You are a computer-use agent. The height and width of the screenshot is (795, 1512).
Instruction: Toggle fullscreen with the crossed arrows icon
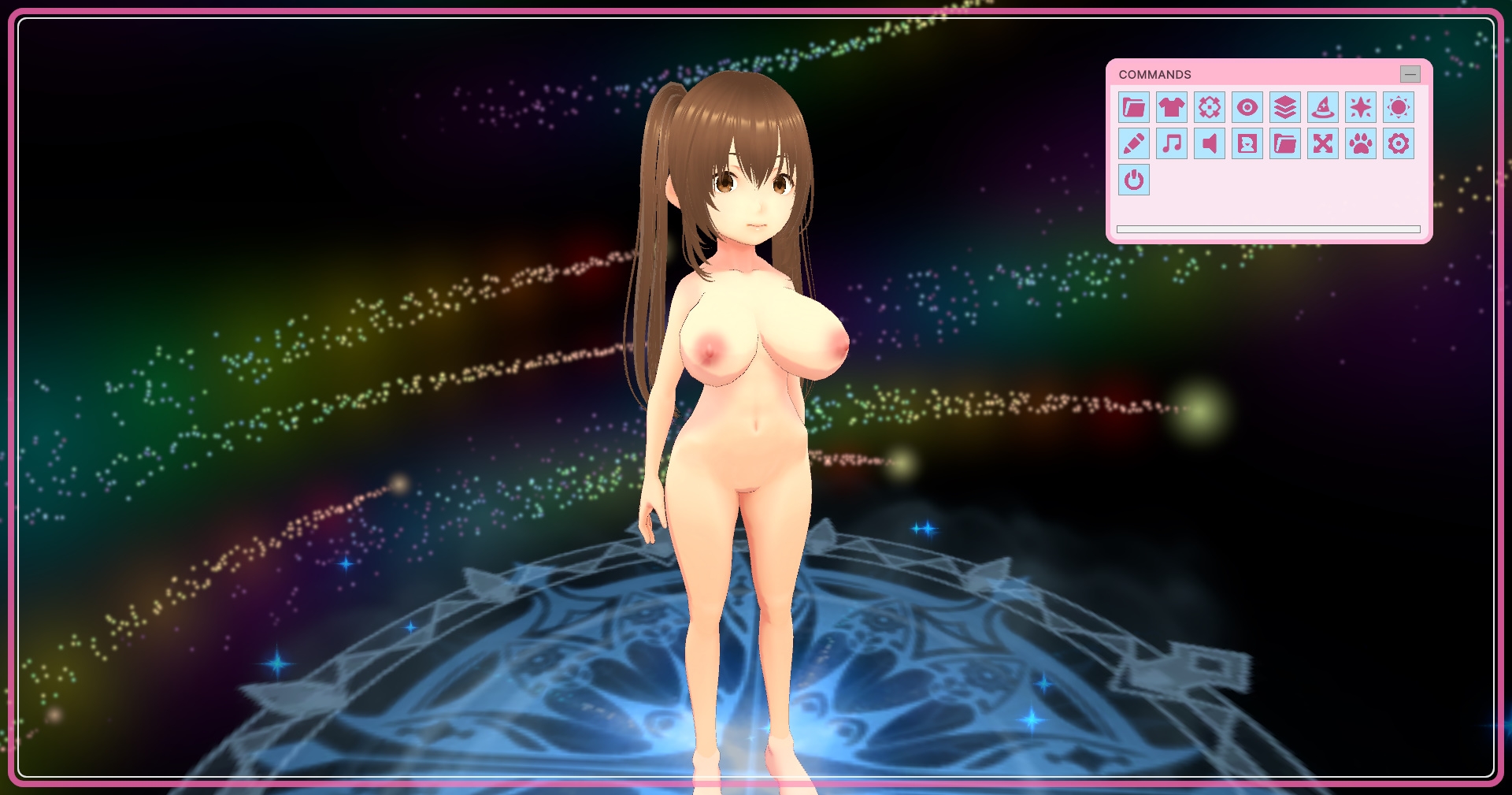pos(1322,144)
